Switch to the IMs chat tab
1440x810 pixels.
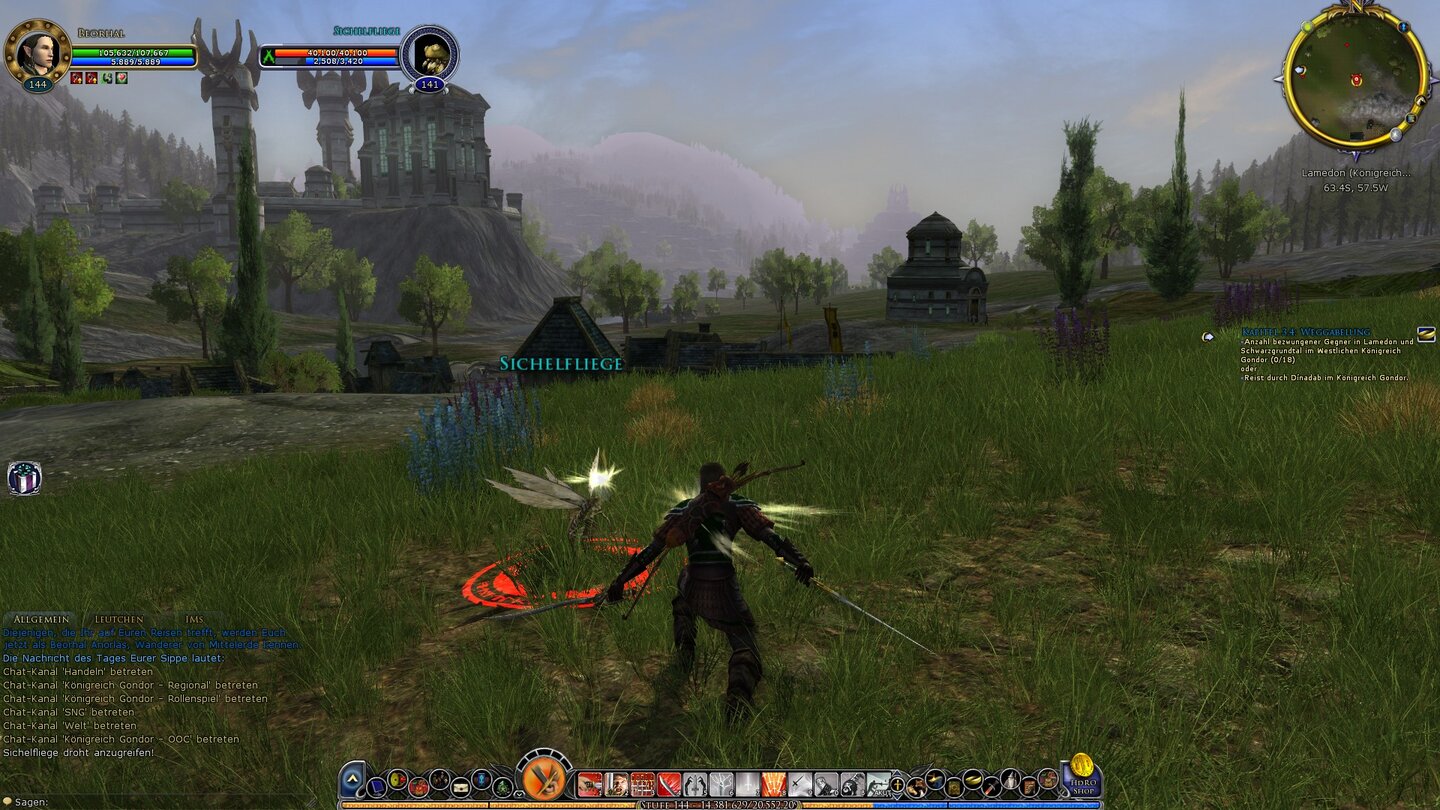click(194, 618)
